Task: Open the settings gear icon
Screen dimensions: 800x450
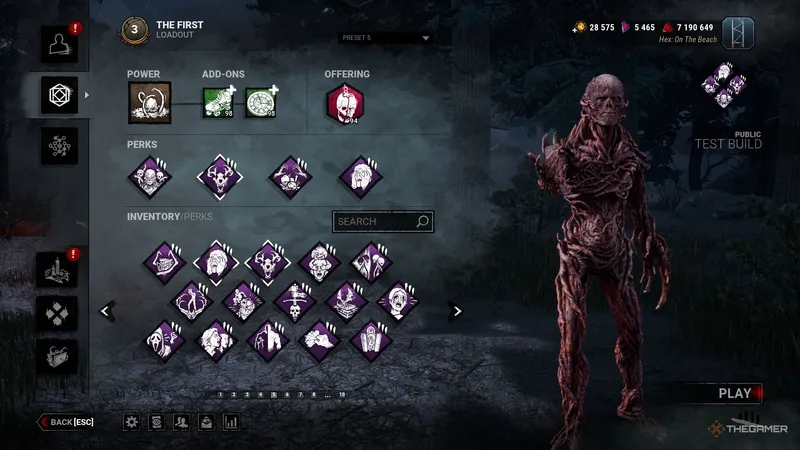Action: click(x=131, y=422)
